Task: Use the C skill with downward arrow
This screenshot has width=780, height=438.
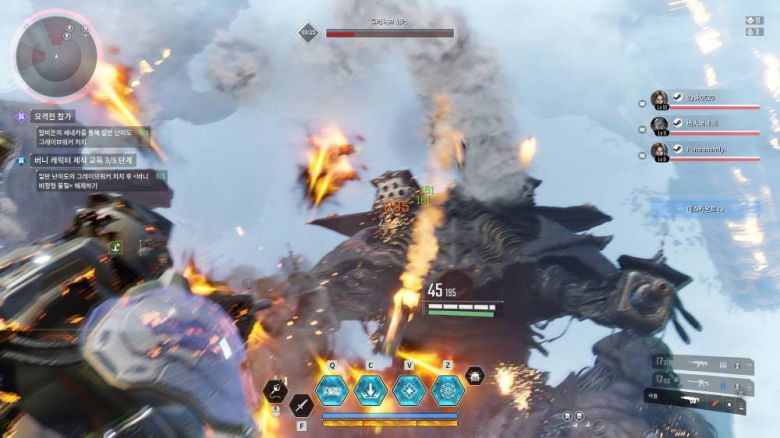Action: [x=370, y=388]
